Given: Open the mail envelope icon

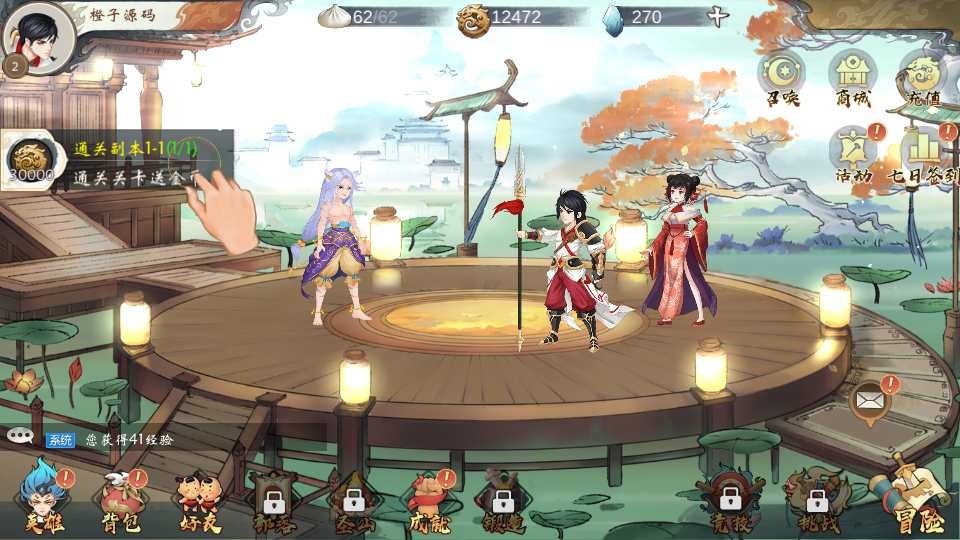Looking at the screenshot, I should click(x=870, y=401).
